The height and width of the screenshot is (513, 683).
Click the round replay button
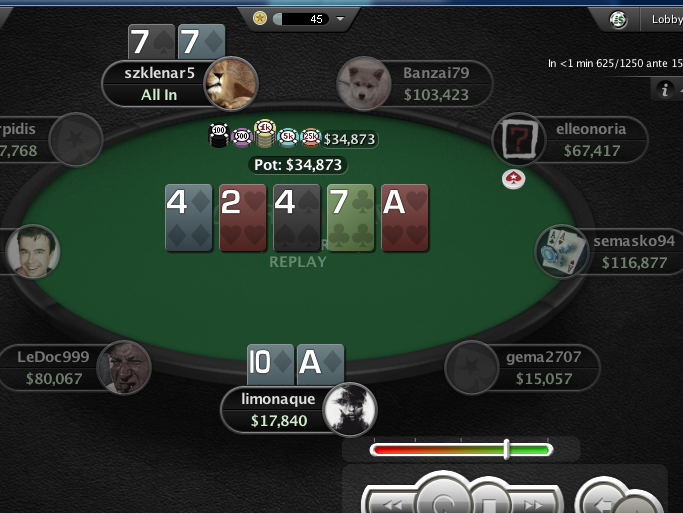[x=441, y=498]
